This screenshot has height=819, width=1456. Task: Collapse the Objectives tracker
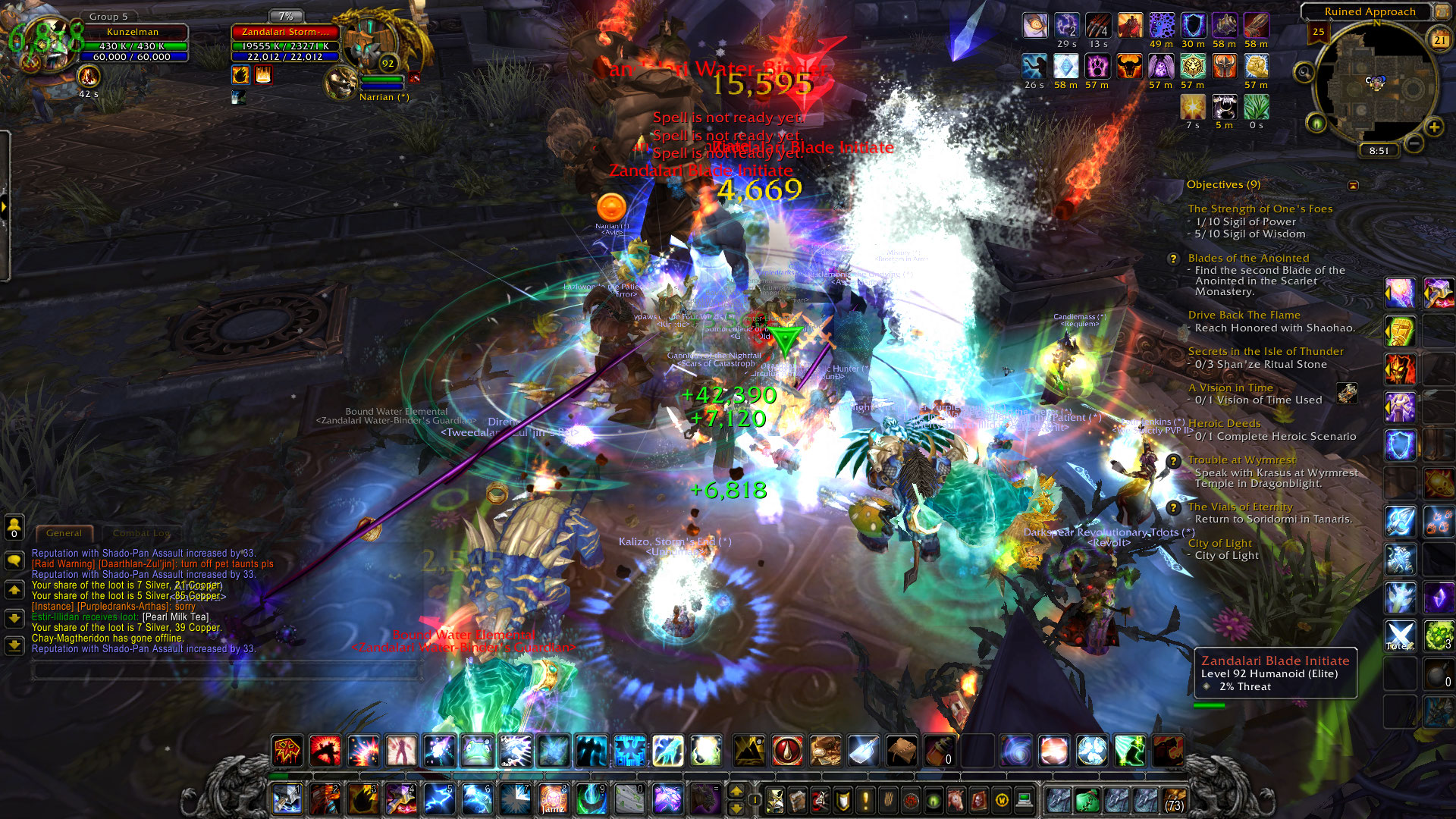(x=1353, y=185)
